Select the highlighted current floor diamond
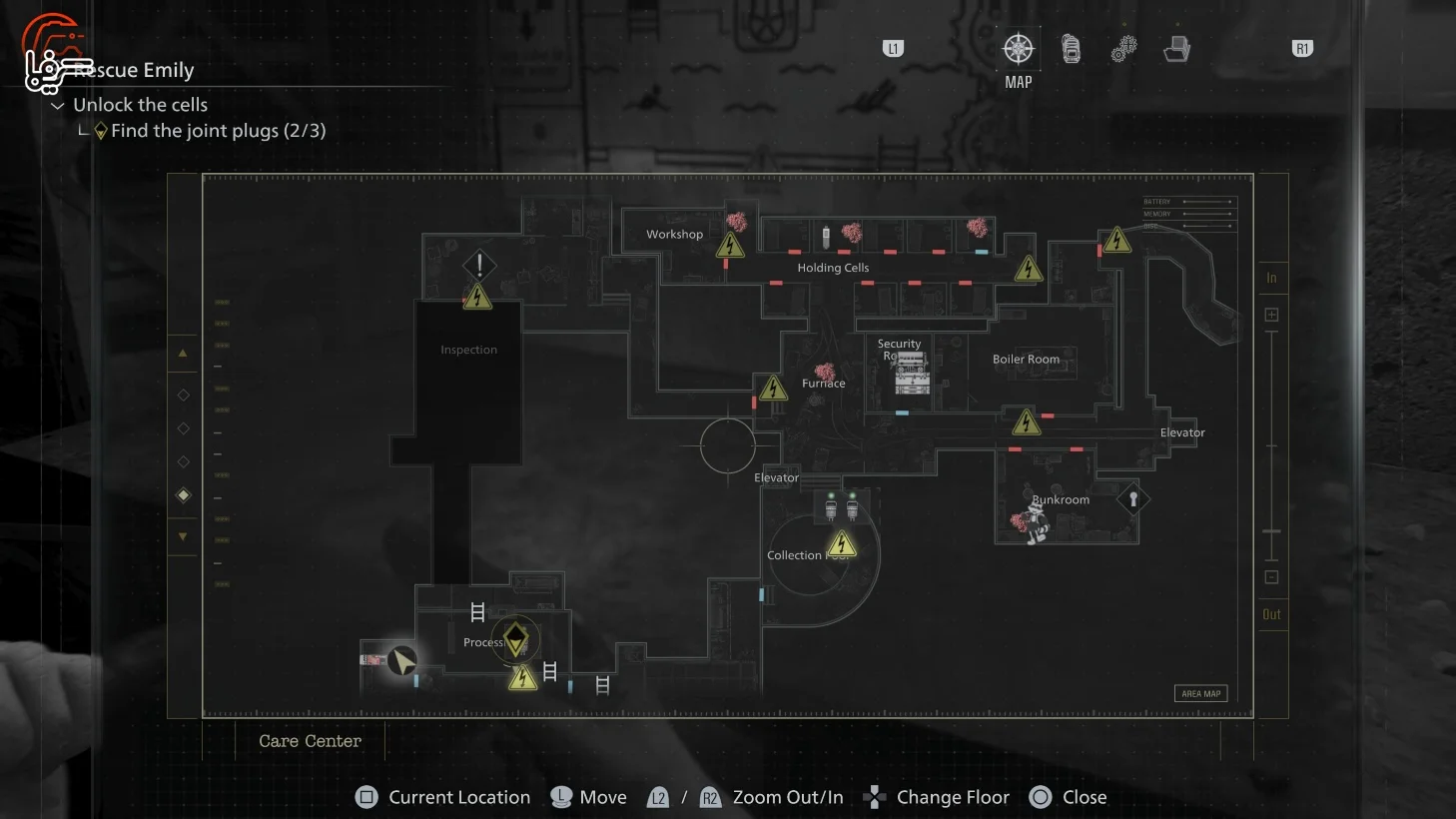This screenshot has height=819, width=1456. [x=183, y=495]
